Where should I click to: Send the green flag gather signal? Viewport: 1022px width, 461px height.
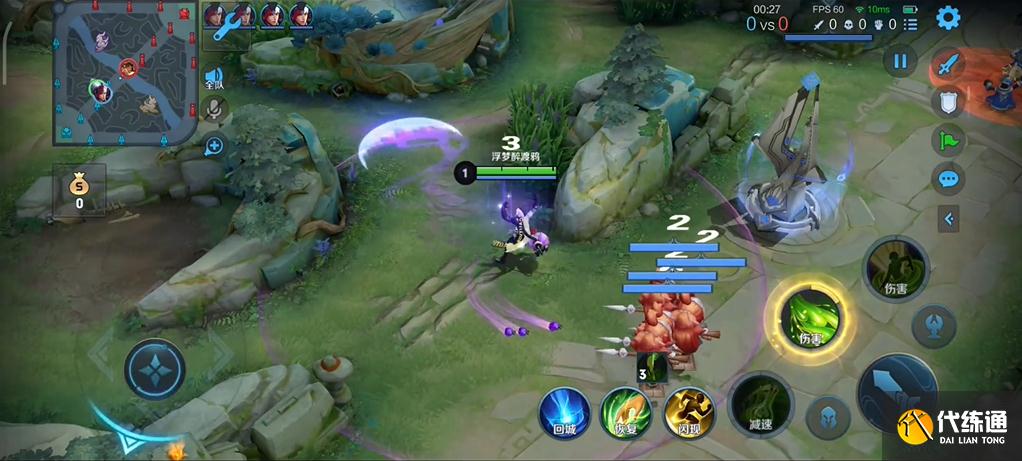pyautogui.click(x=948, y=140)
